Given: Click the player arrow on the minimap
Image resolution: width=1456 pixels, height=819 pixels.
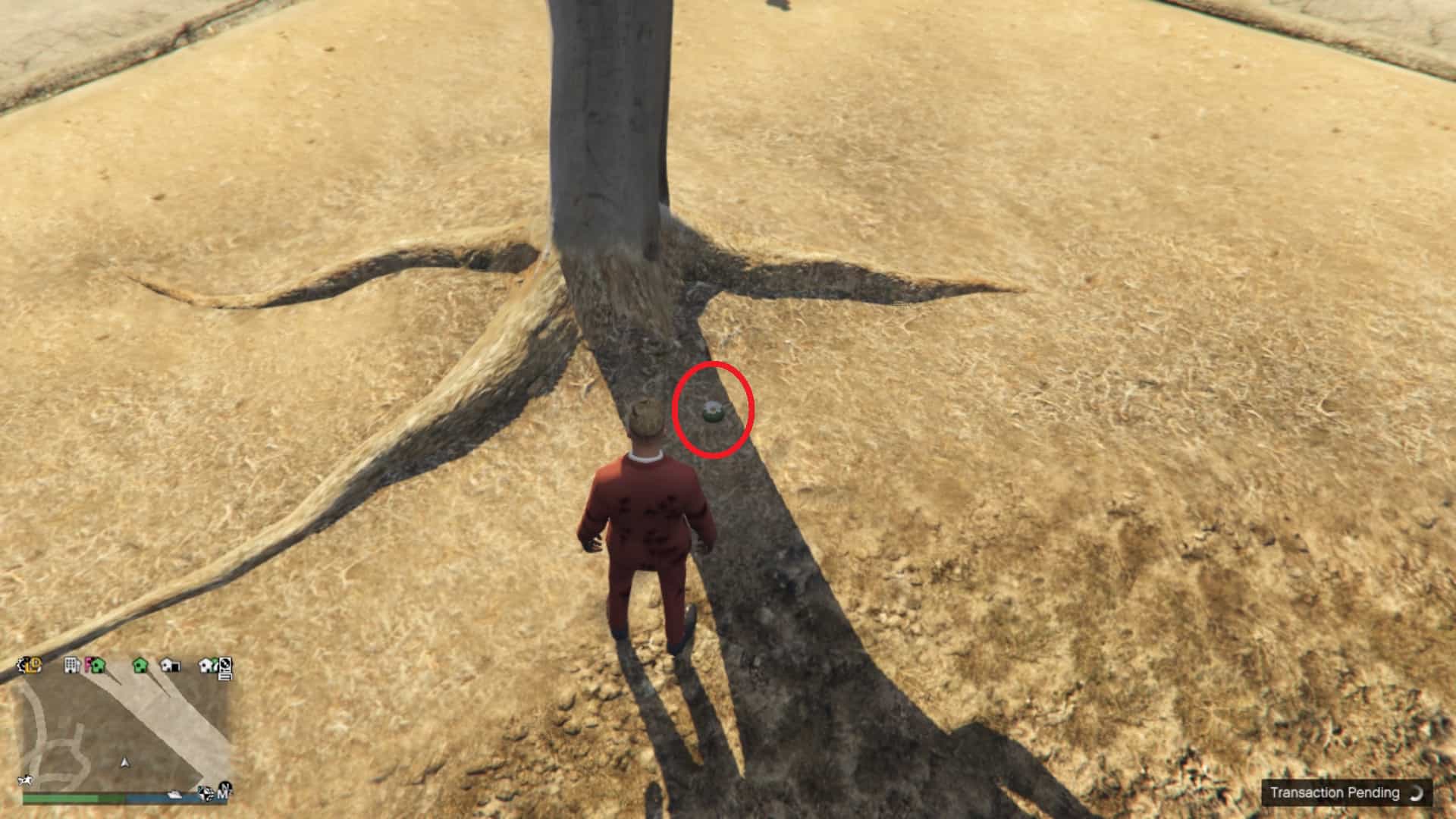Looking at the screenshot, I should (125, 761).
